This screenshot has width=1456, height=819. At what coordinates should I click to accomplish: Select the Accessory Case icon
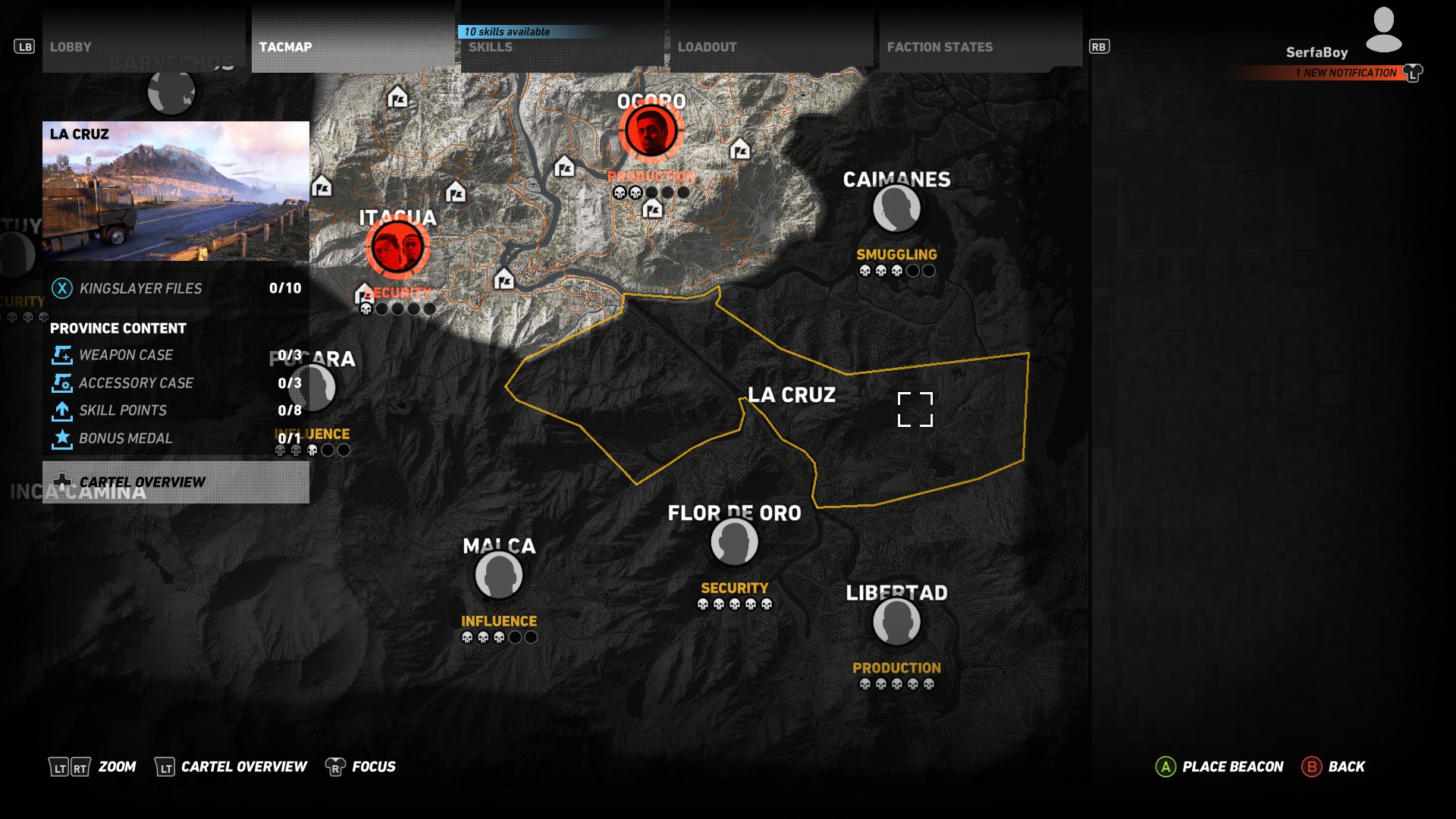point(62,382)
